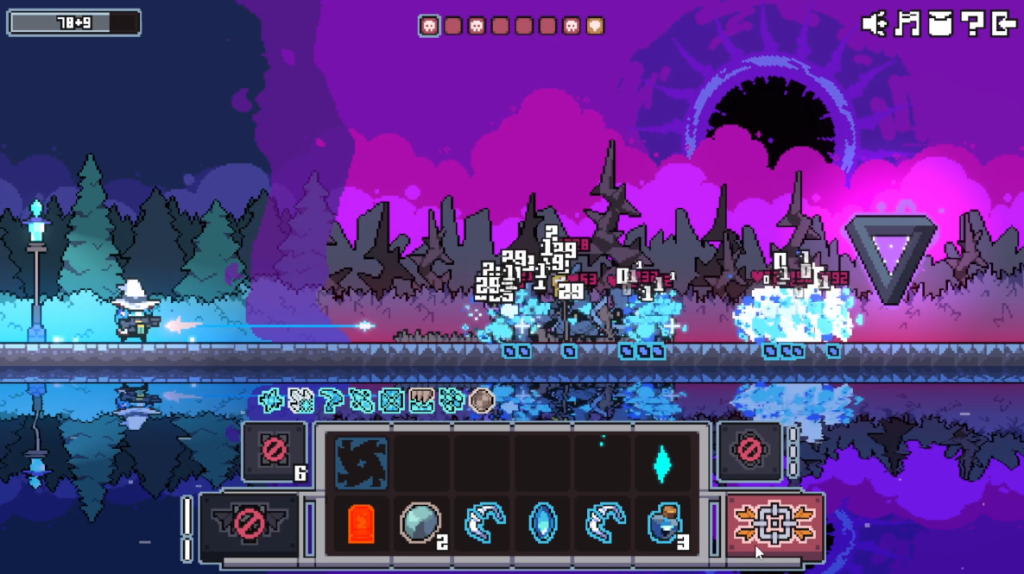Select the grey orb item with count 2
1024x574 pixels.
(x=420, y=523)
